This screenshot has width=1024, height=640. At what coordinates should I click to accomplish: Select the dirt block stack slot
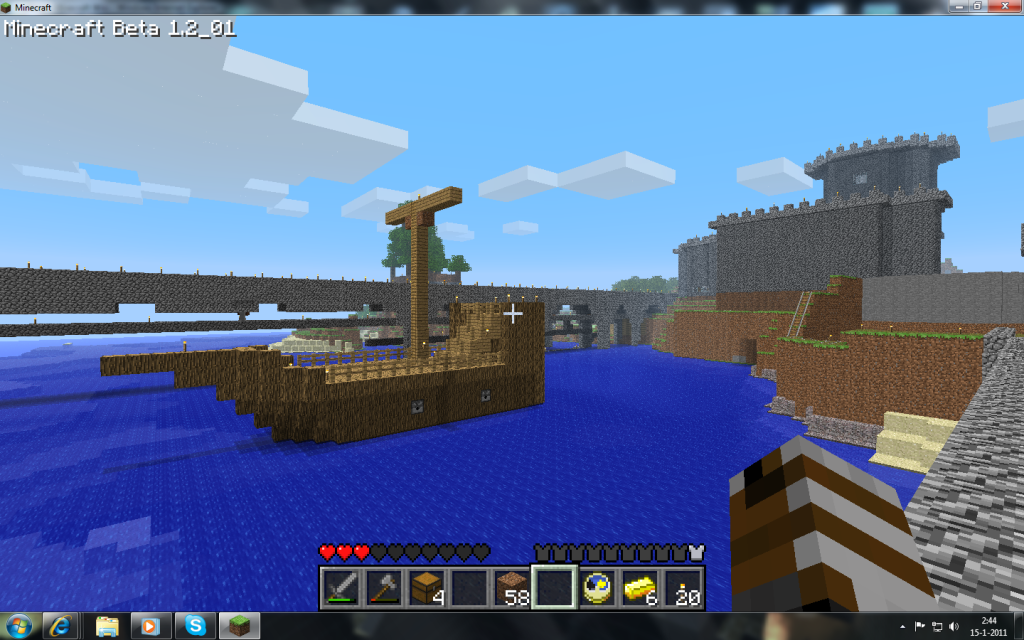click(512, 587)
